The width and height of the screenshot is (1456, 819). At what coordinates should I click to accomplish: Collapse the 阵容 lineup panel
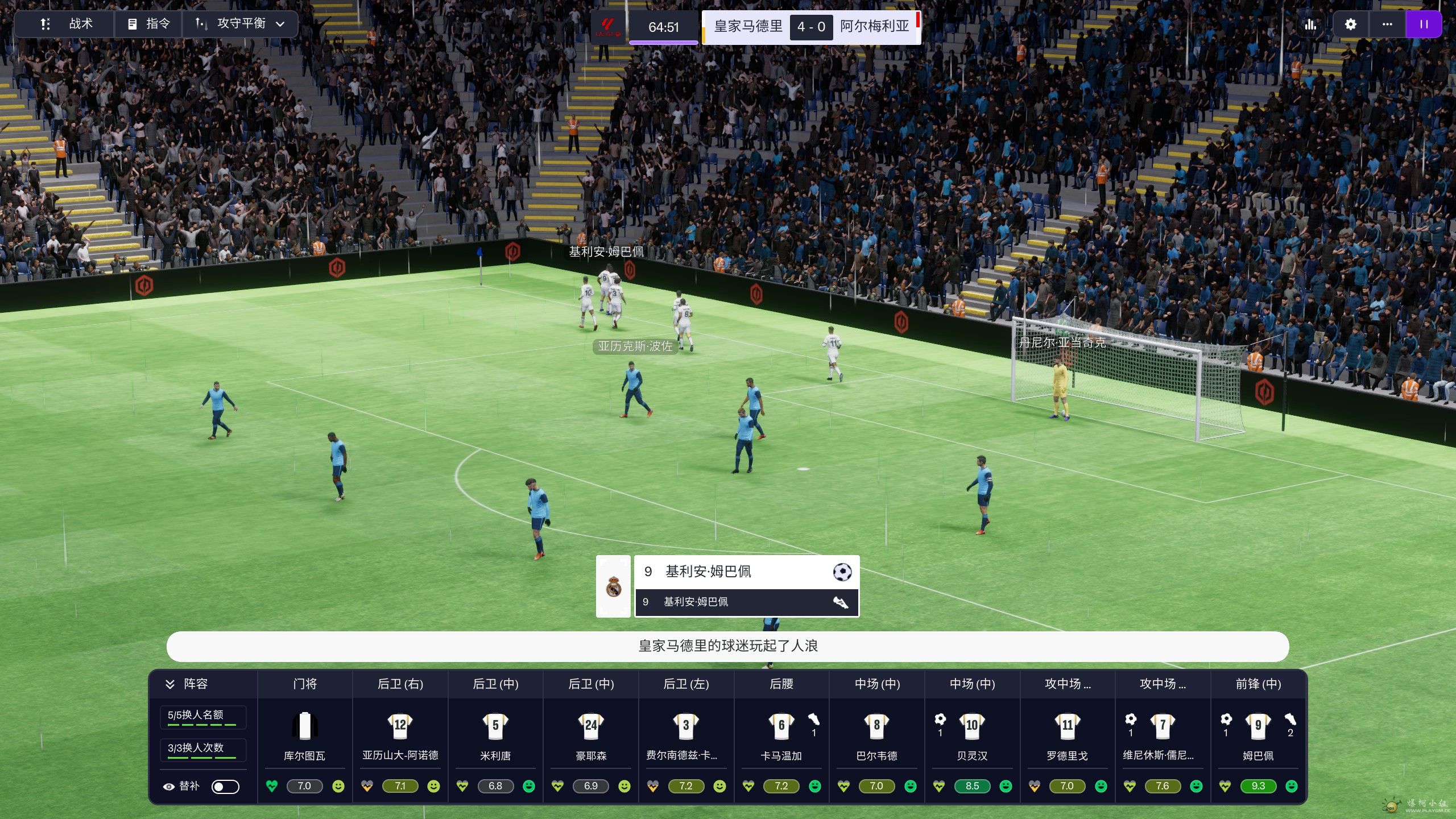point(170,684)
